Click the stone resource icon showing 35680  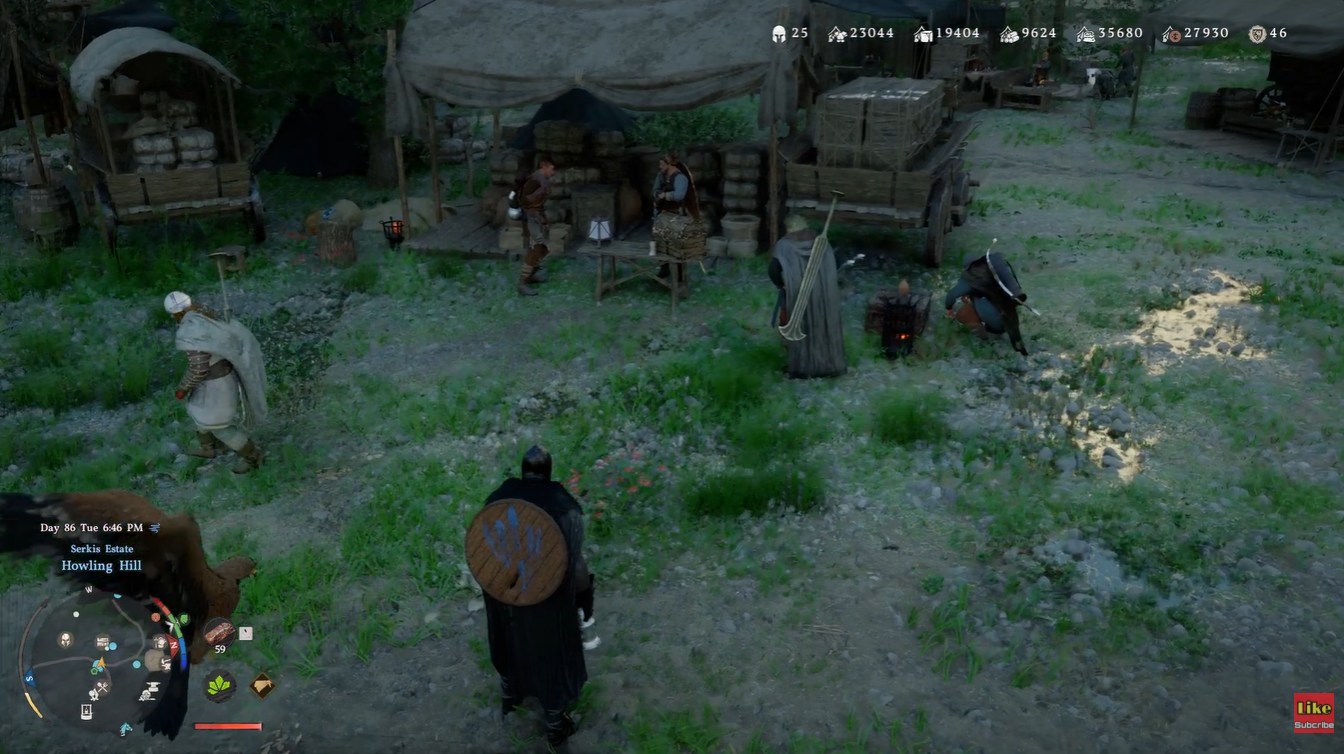[x=1084, y=33]
